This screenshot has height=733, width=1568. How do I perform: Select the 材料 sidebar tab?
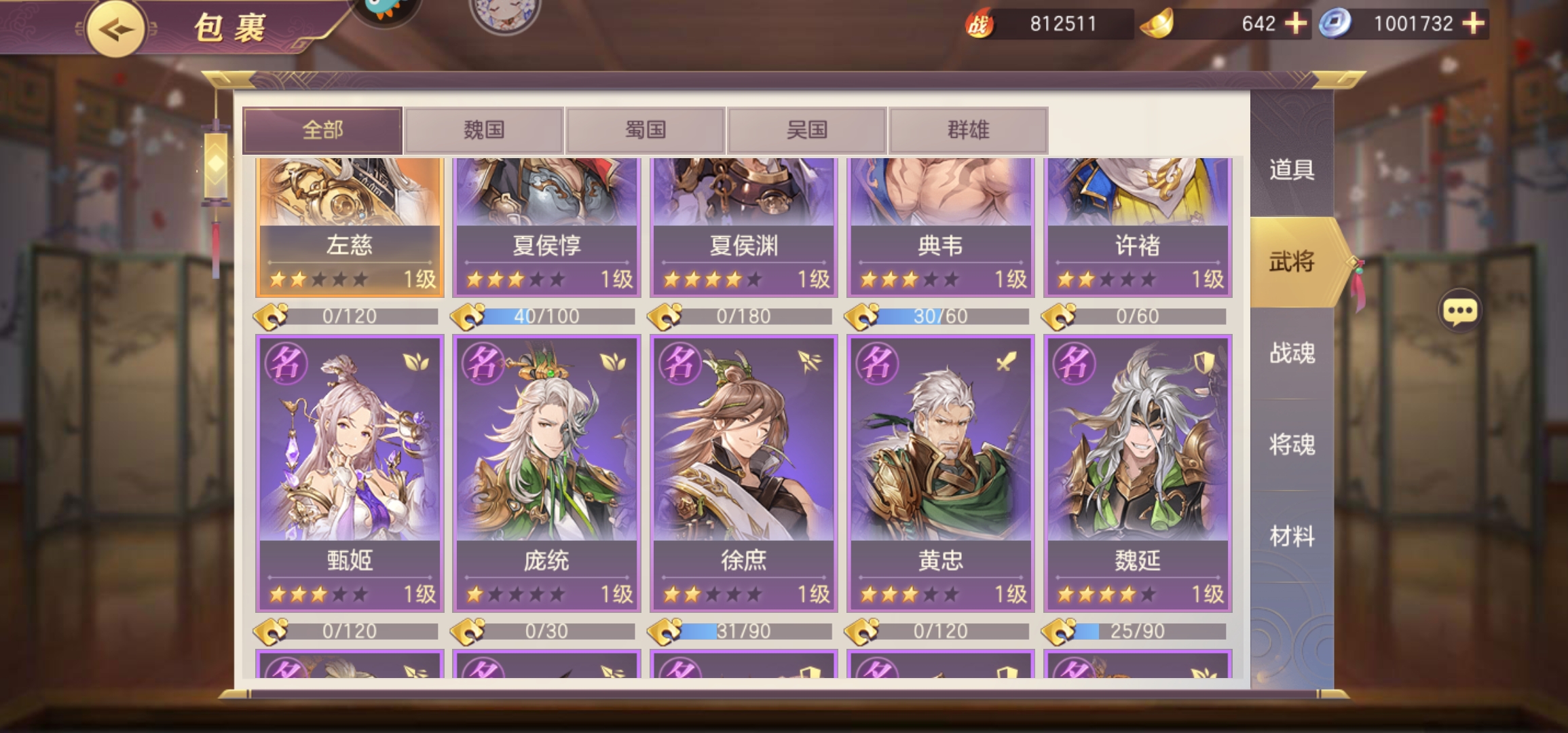click(1288, 534)
